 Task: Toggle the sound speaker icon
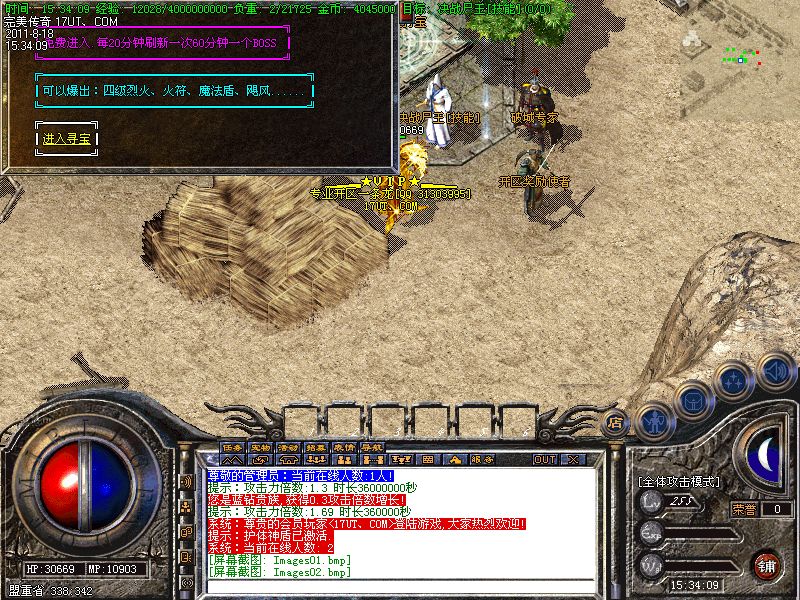(x=775, y=371)
